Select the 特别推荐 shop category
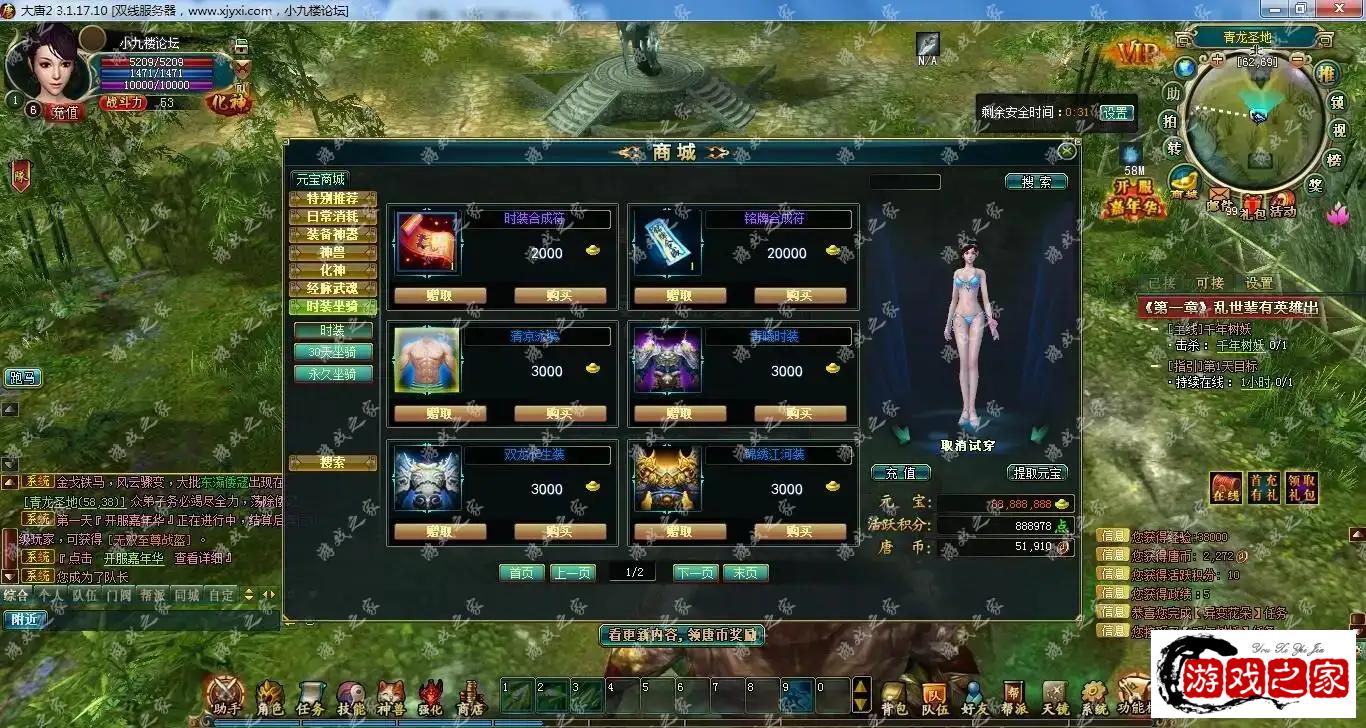Viewport: 1366px width, 728px height. pos(332,199)
